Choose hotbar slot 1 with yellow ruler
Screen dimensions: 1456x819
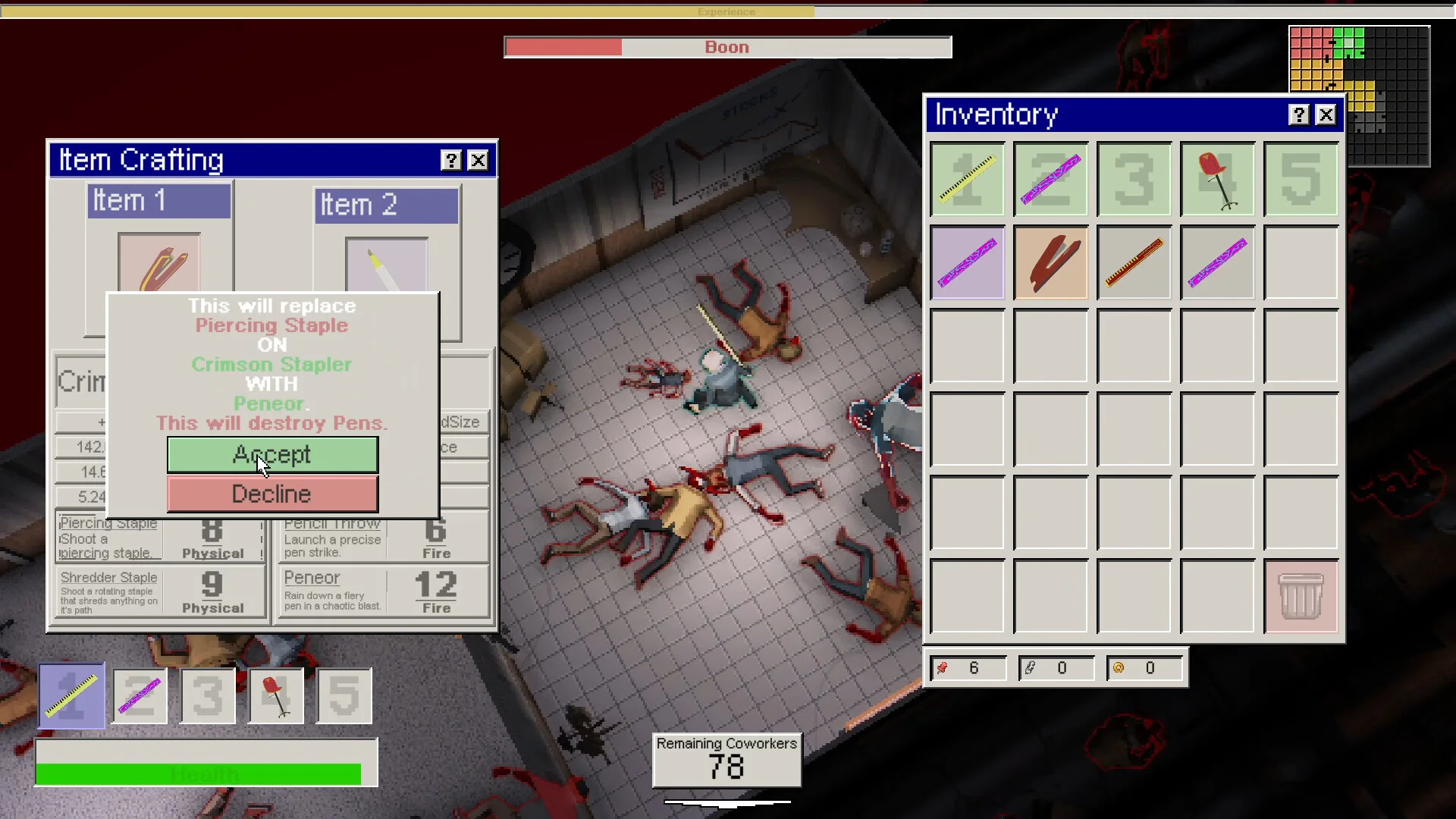tap(72, 695)
